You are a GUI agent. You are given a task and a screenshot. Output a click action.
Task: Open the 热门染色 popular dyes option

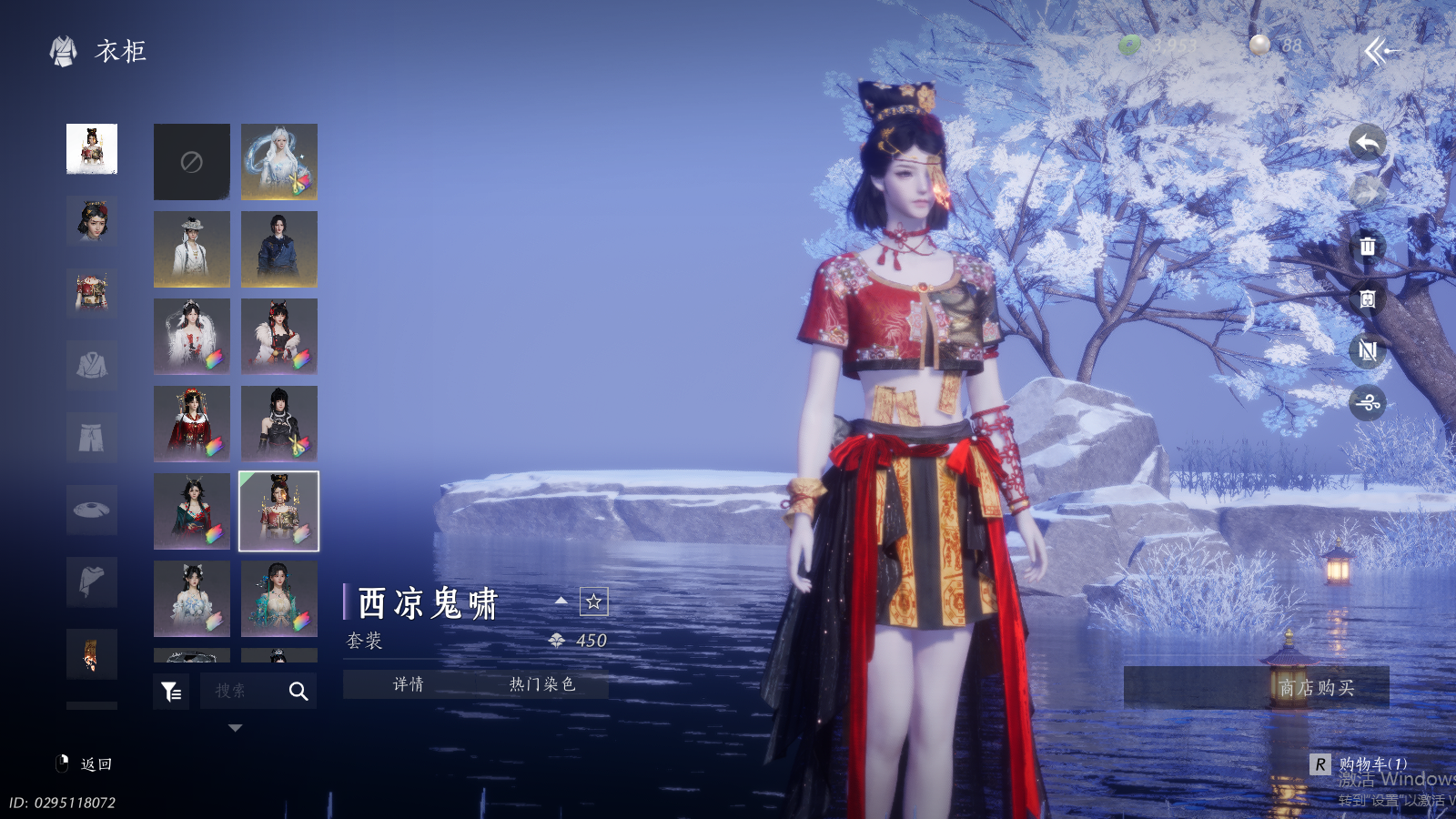tap(541, 684)
